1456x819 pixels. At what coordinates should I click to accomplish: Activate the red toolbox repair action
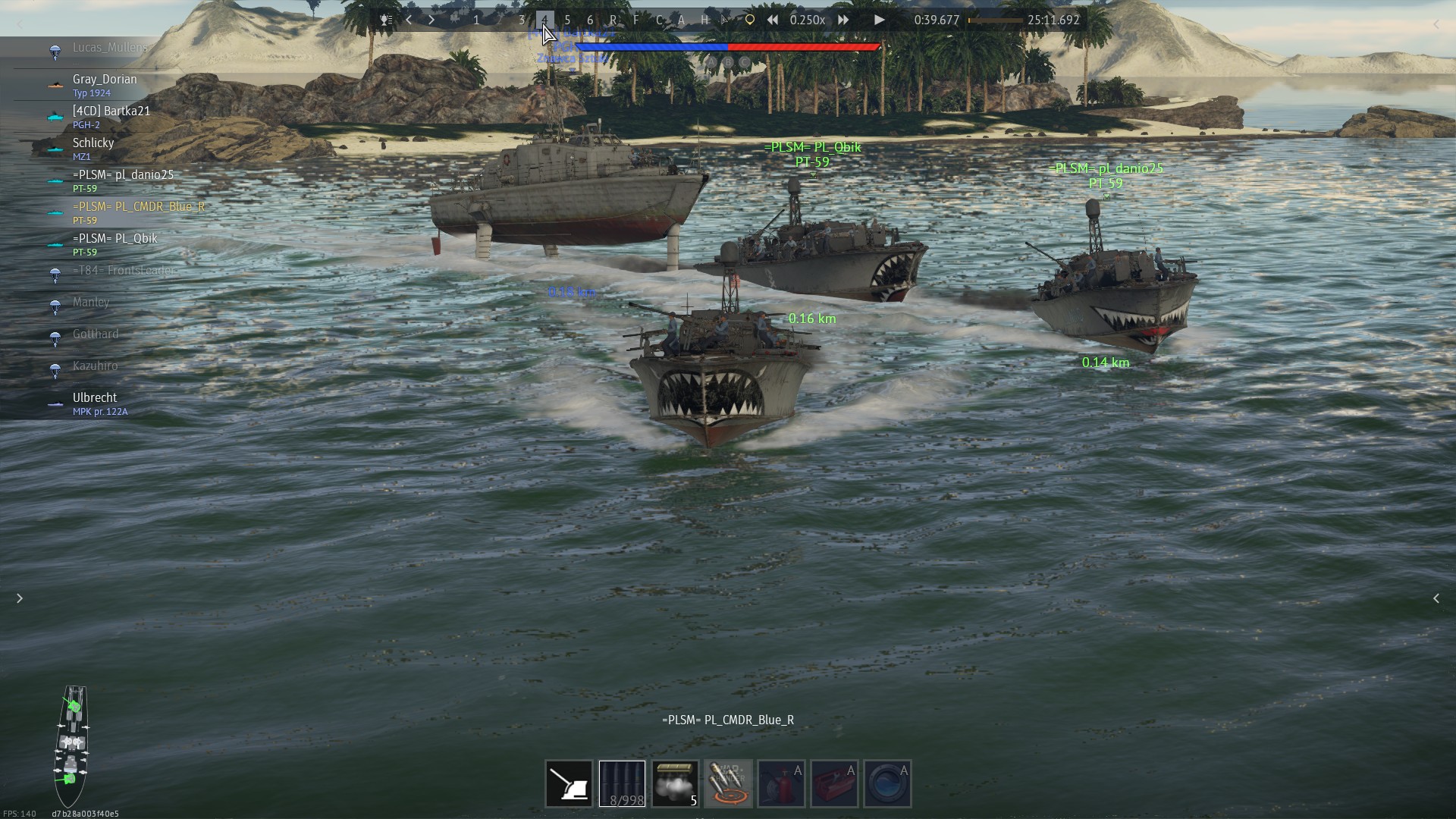pos(834,783)
